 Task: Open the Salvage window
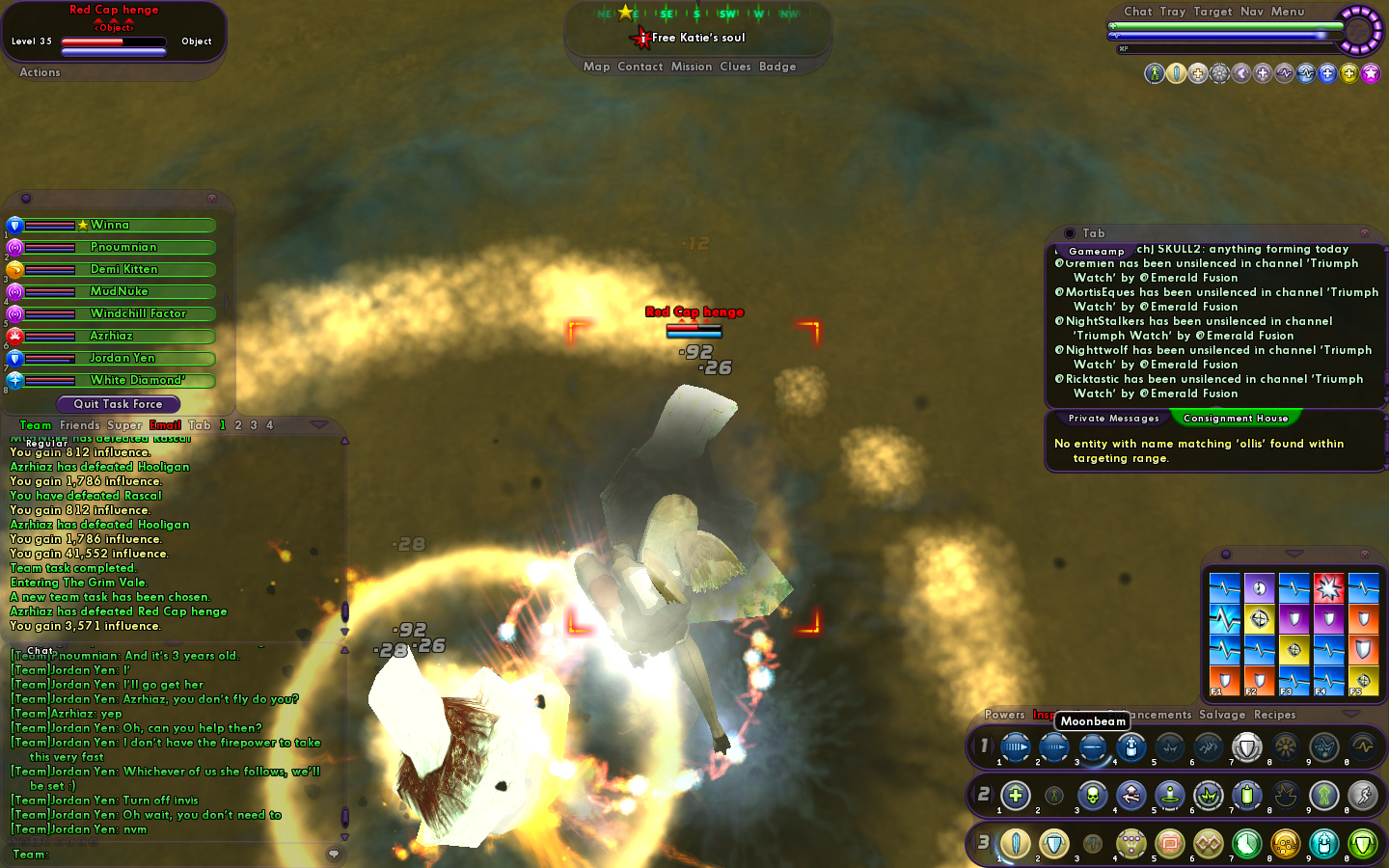1221,715
